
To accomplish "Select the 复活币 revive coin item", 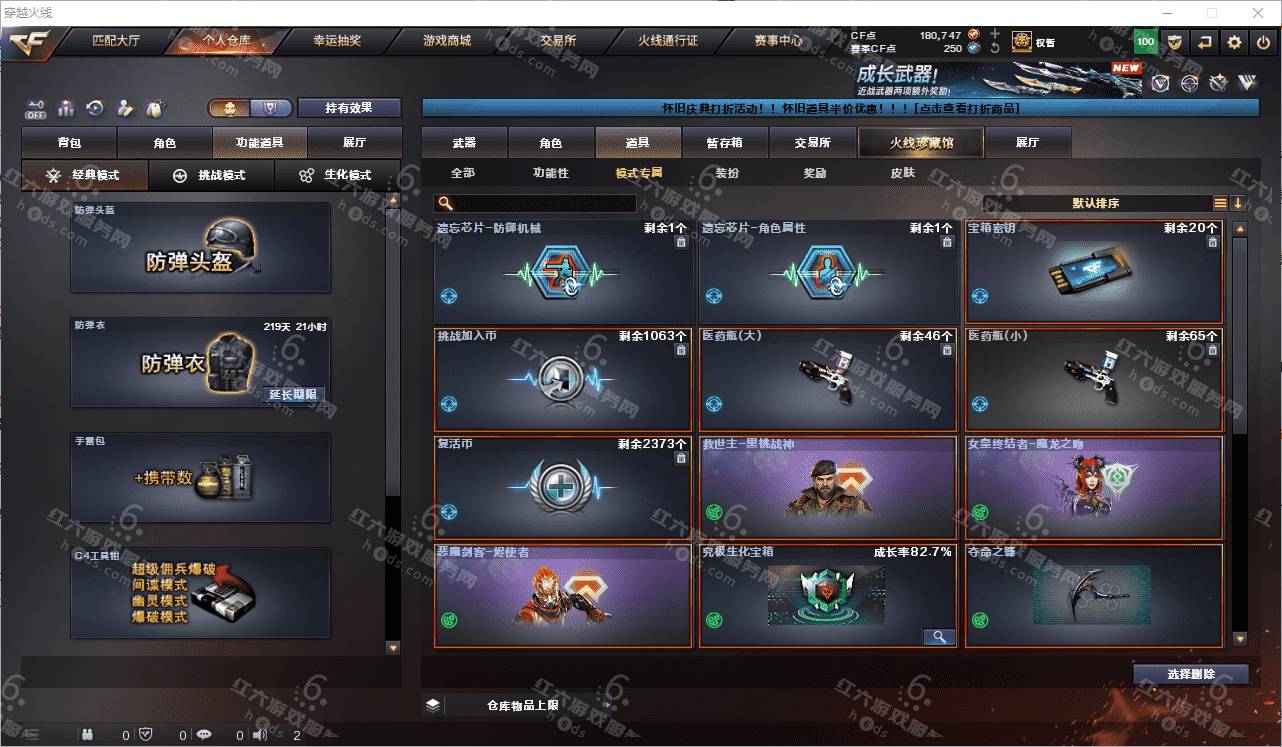I will coord(563,488).
